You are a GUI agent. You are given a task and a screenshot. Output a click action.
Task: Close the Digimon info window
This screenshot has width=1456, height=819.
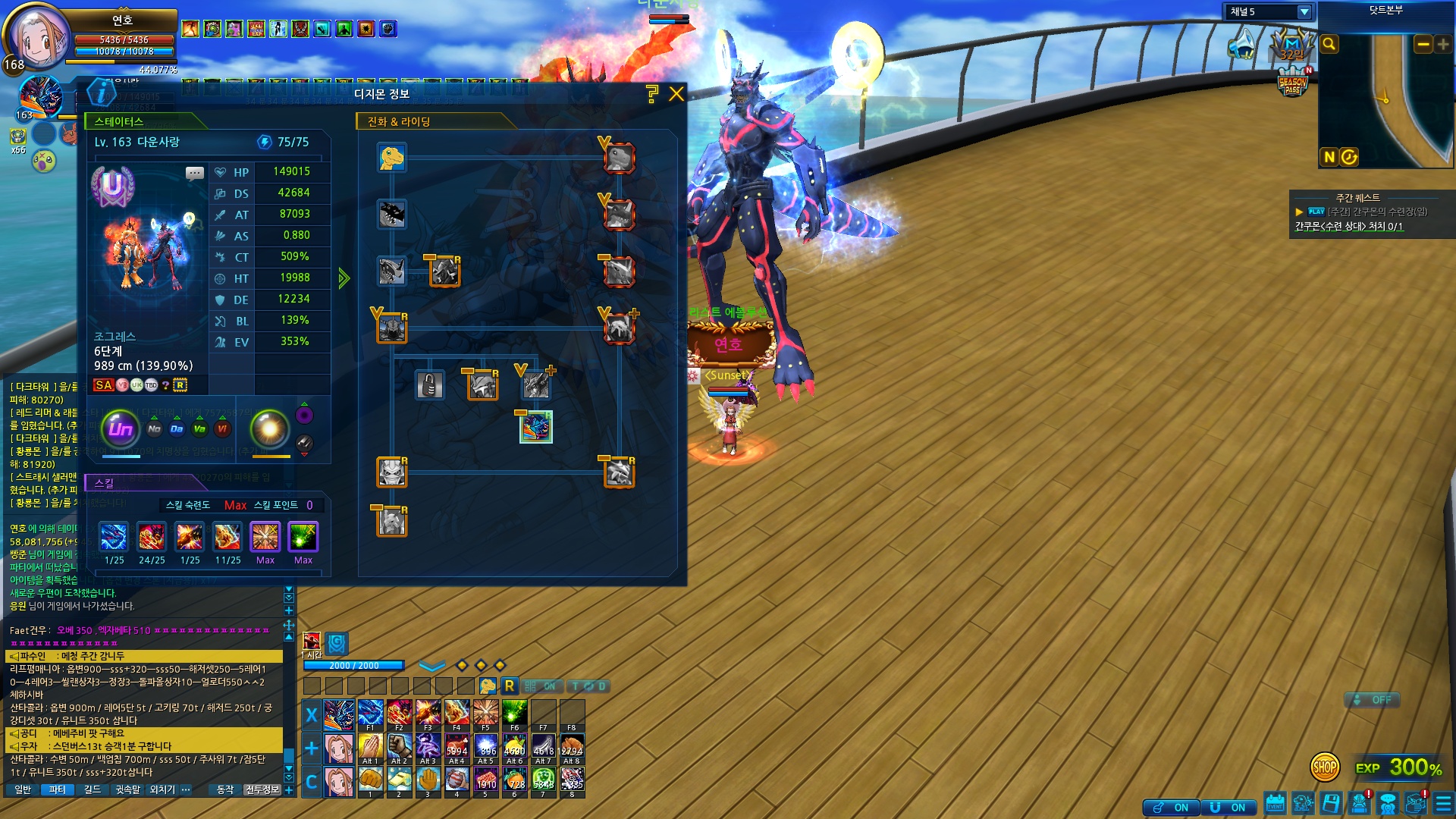click(676, 94)
